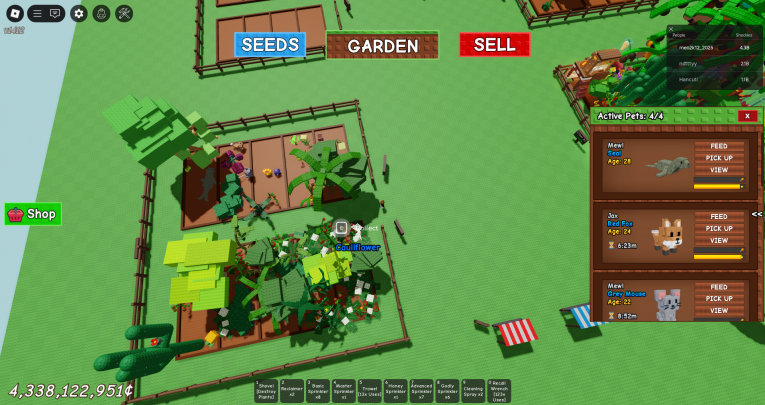Collapse the pets panel with the arrow toggle
Screen dimensions: 765x405
pos(757,214)
